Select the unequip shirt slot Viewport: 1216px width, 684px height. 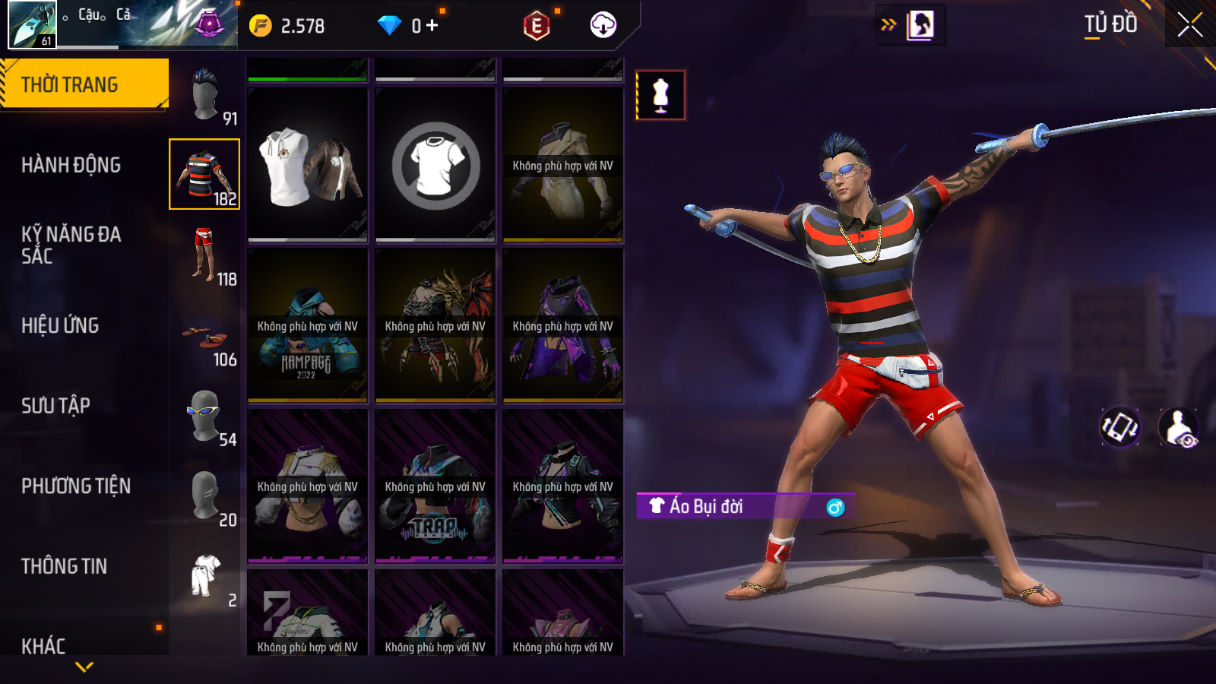tap(435, 165)
